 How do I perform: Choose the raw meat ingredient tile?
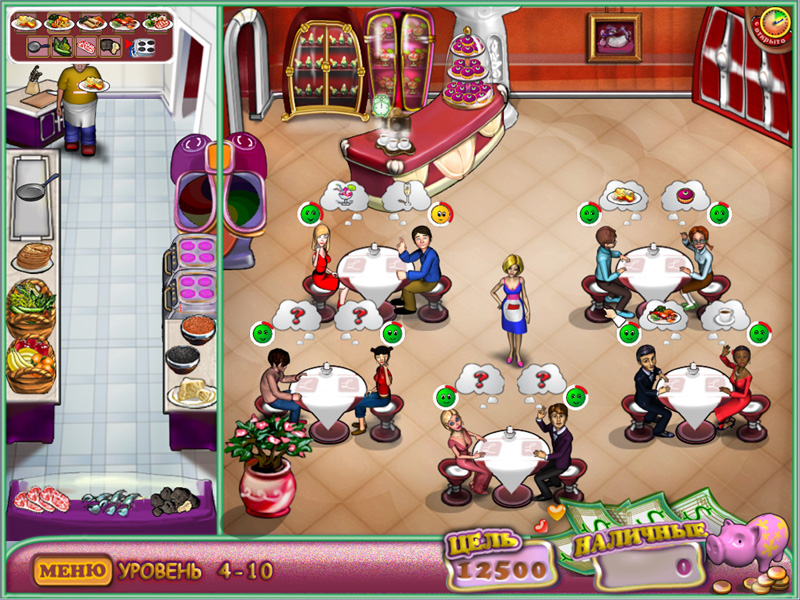coord(87,46)
